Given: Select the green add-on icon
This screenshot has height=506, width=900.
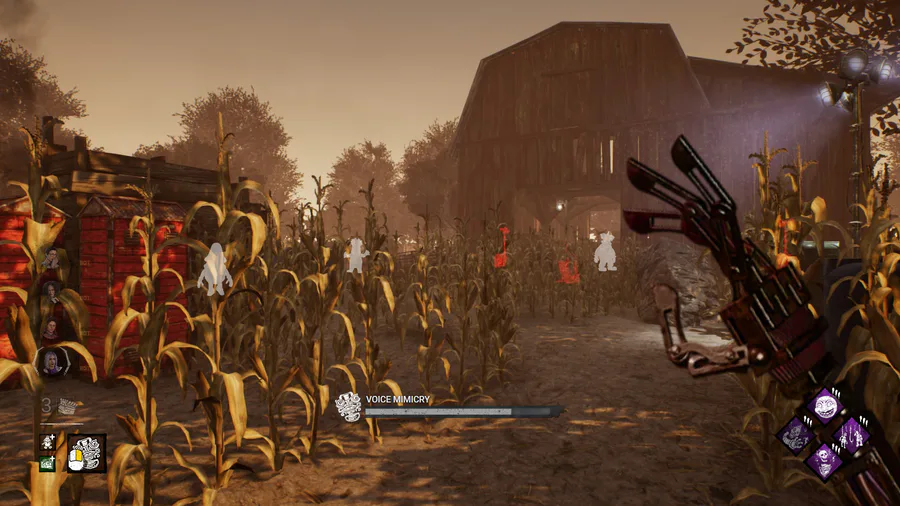Looking at the screenshot, I should (x=47, y=463).
